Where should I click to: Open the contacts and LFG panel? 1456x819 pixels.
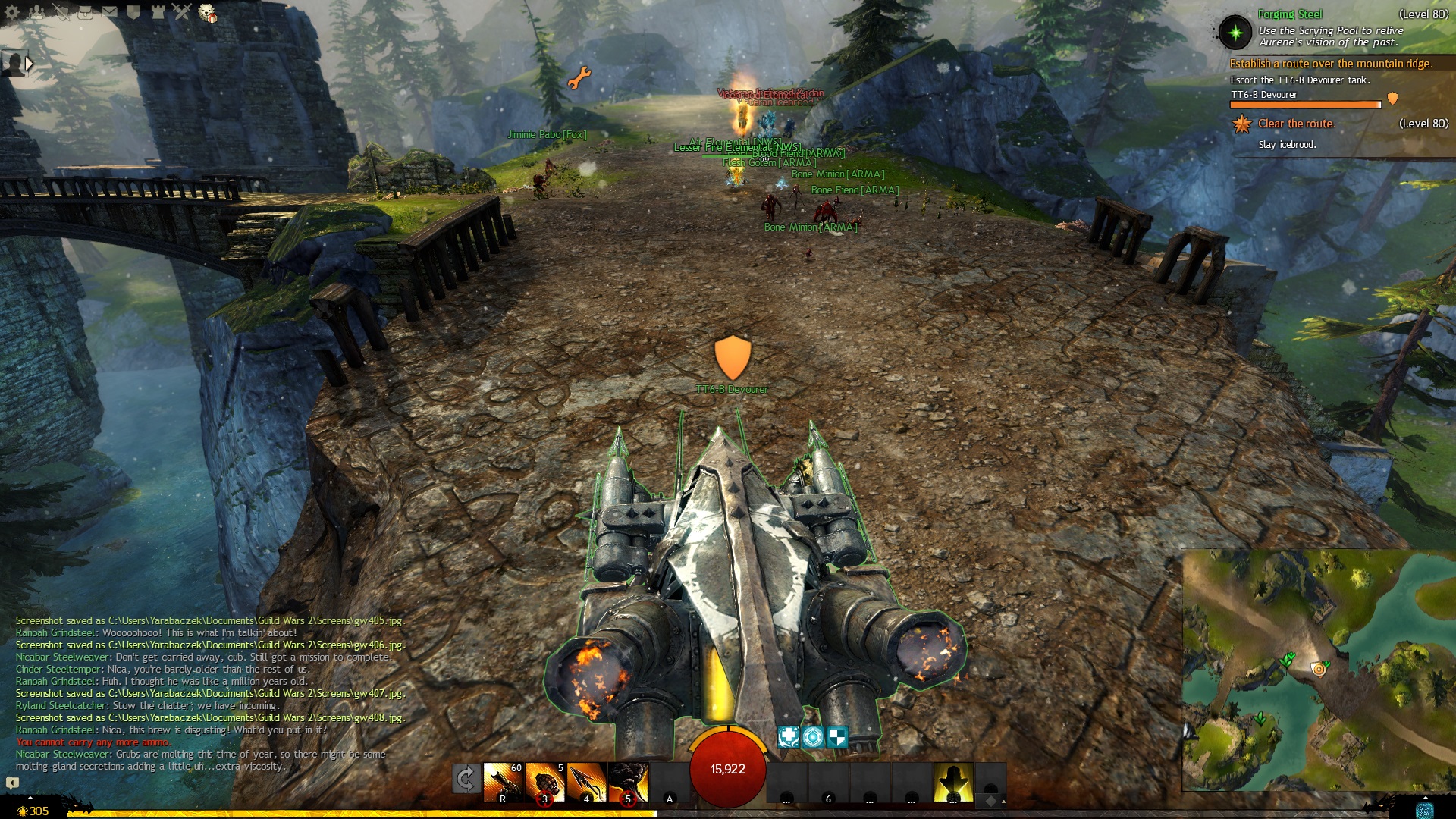click(x=36, y=12)
